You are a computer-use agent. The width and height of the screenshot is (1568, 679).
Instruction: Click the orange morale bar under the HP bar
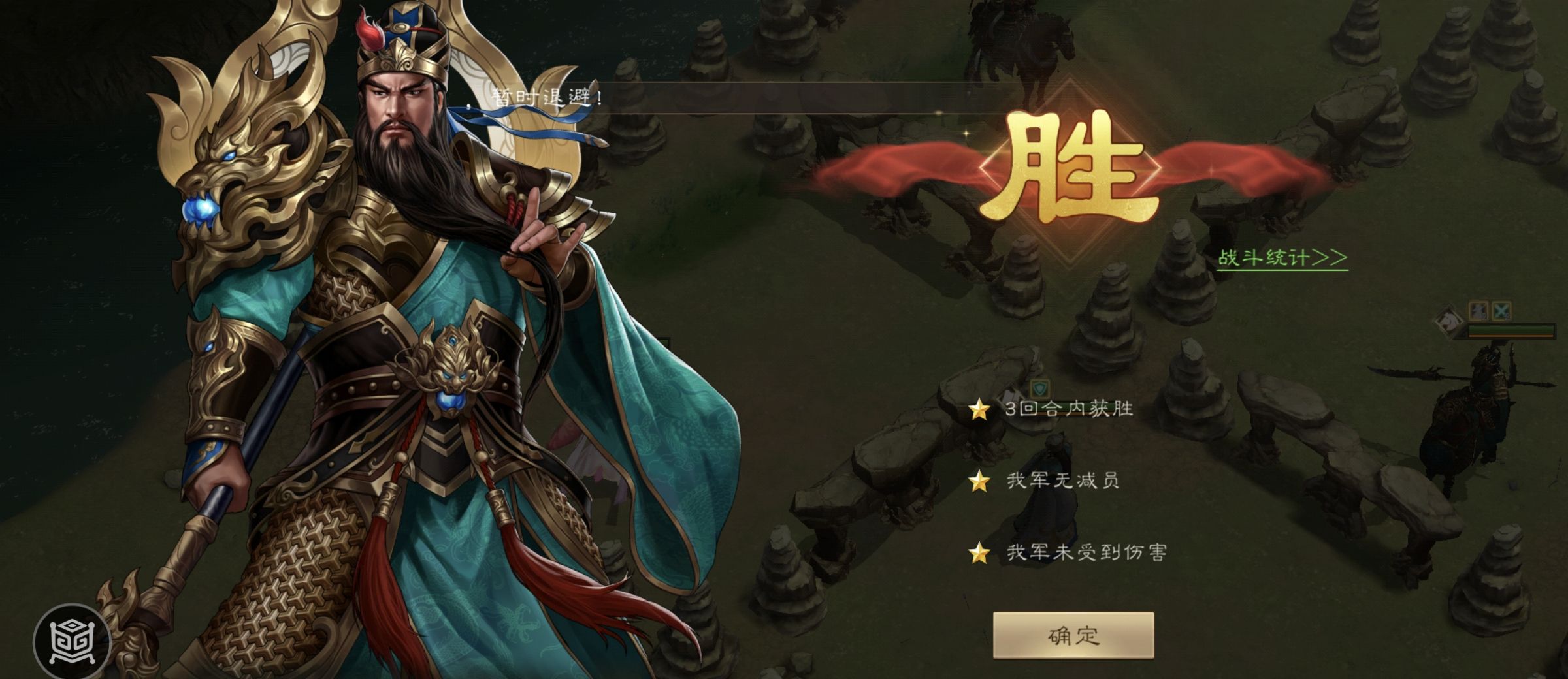1511,336
